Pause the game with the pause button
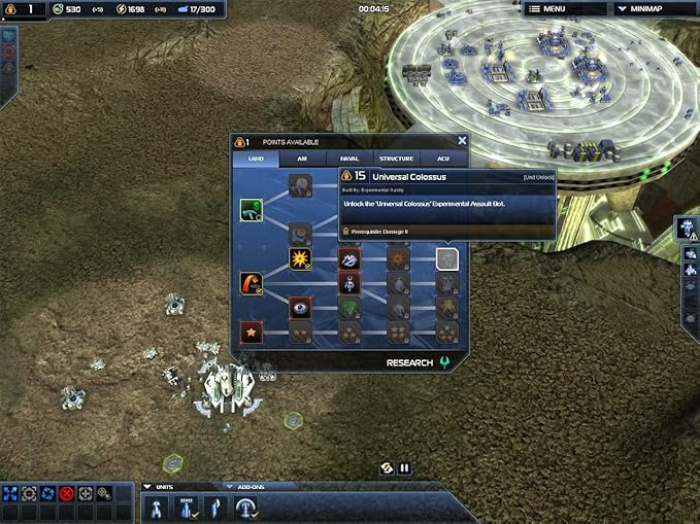 [x=405, y=467]
